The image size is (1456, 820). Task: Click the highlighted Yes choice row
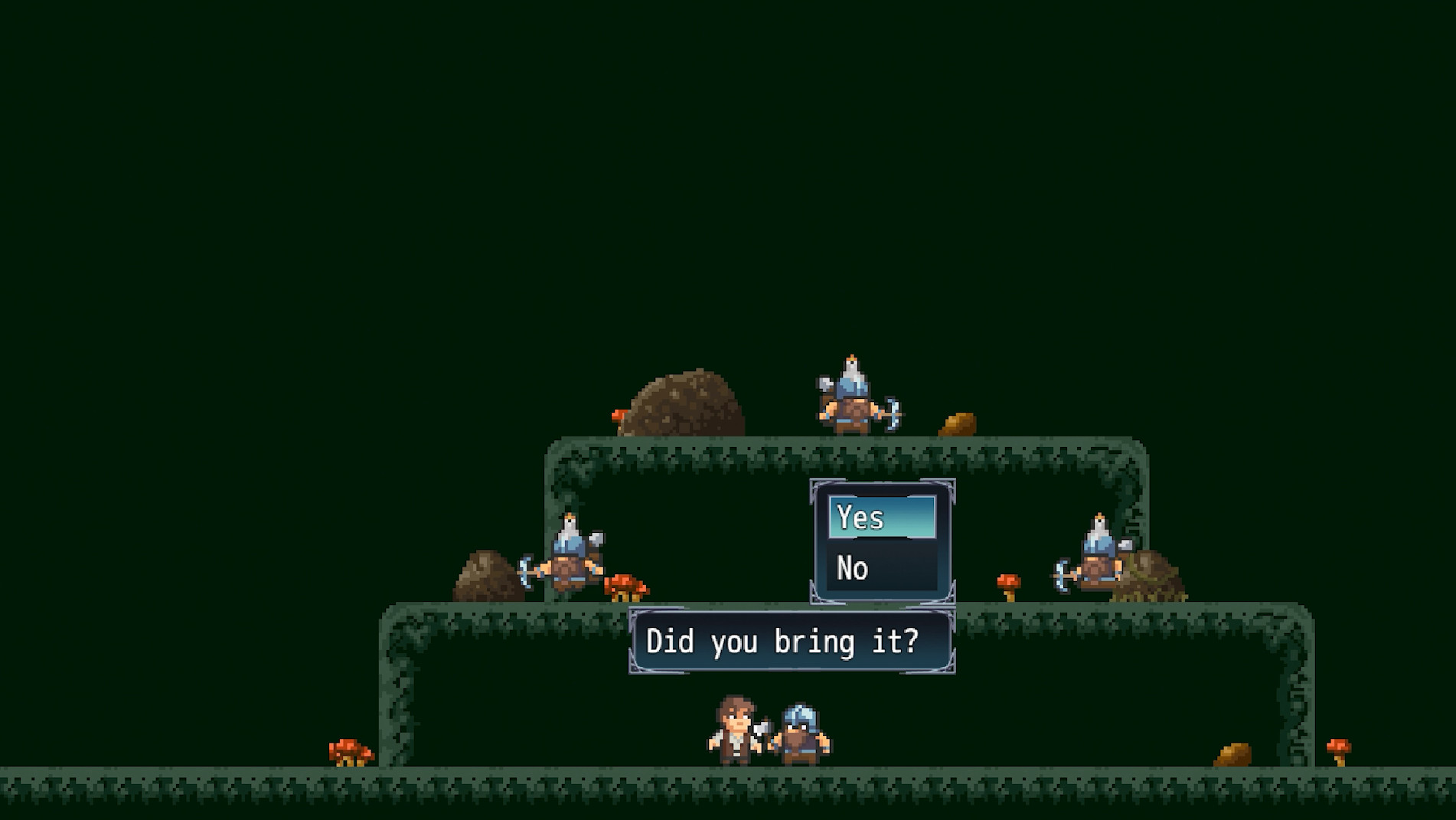pyautogui.click(x=880, y=518)
